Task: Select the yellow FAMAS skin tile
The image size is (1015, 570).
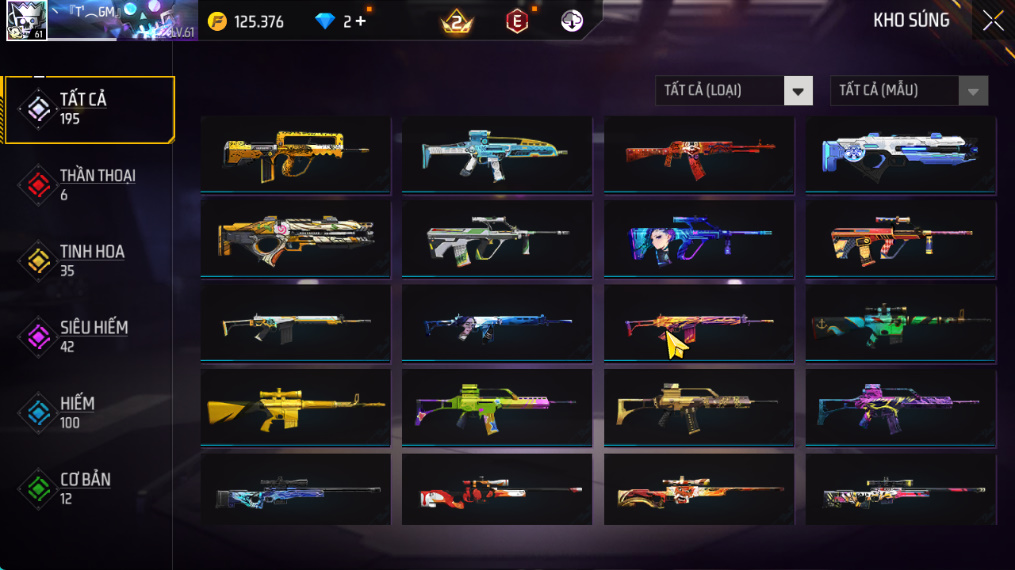Action: [296, 154]
